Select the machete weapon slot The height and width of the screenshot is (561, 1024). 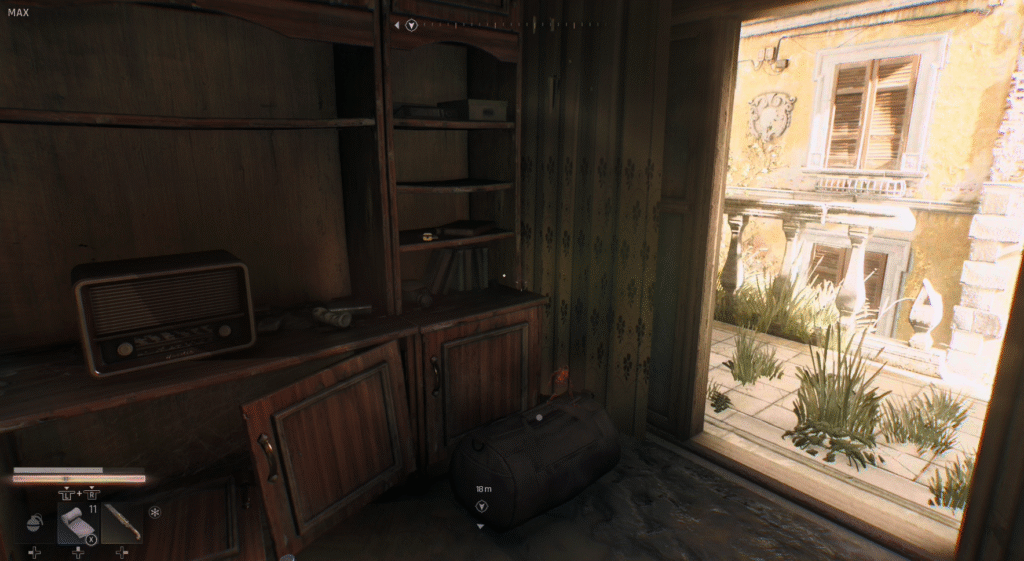click(121, 522)
